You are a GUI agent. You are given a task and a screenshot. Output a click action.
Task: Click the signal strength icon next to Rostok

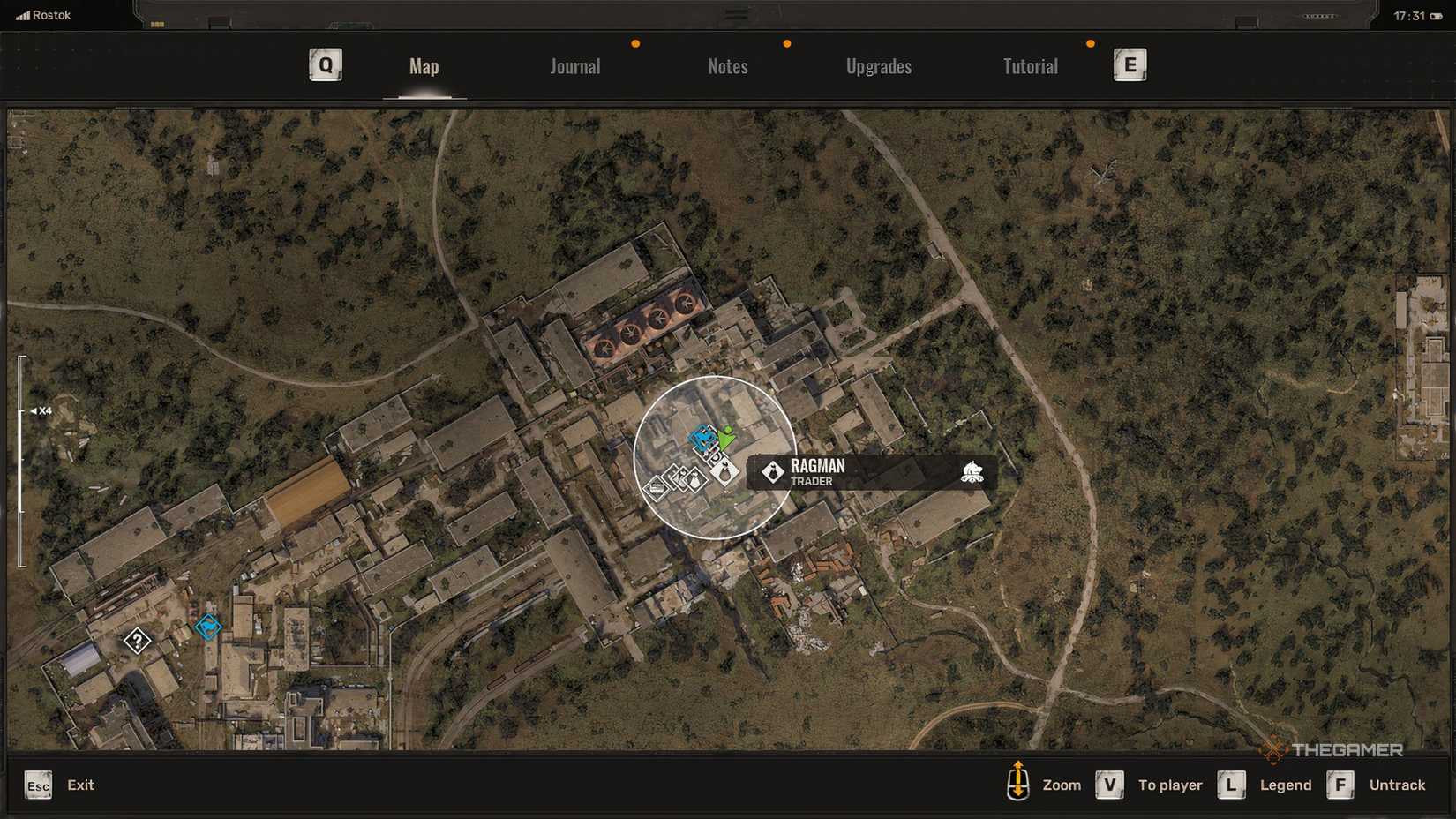pos(24,14)
